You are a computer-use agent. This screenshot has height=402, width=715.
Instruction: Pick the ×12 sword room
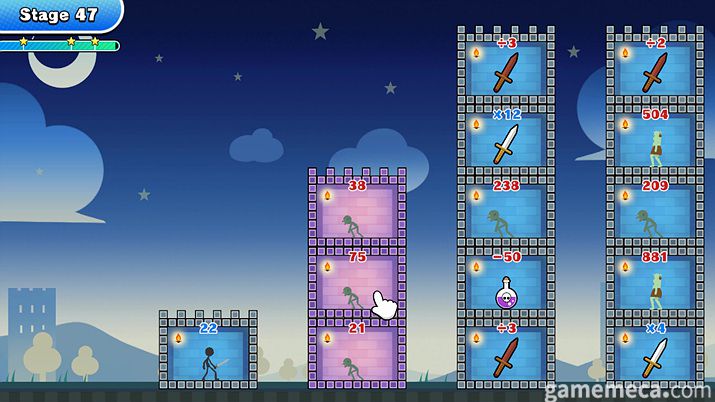click(506, 141)
